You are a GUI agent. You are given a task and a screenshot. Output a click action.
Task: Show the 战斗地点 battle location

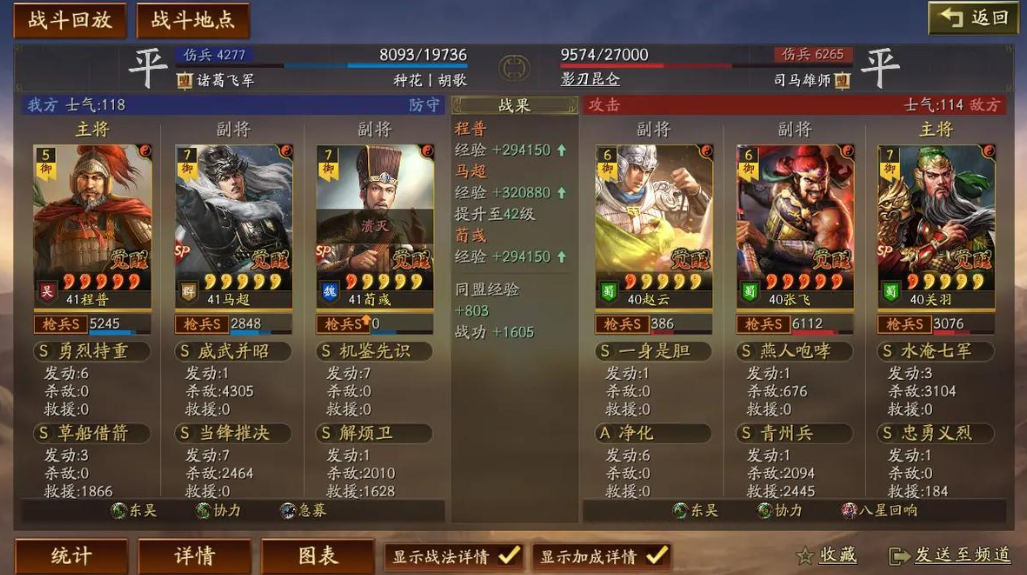click(x=193, y=19)
